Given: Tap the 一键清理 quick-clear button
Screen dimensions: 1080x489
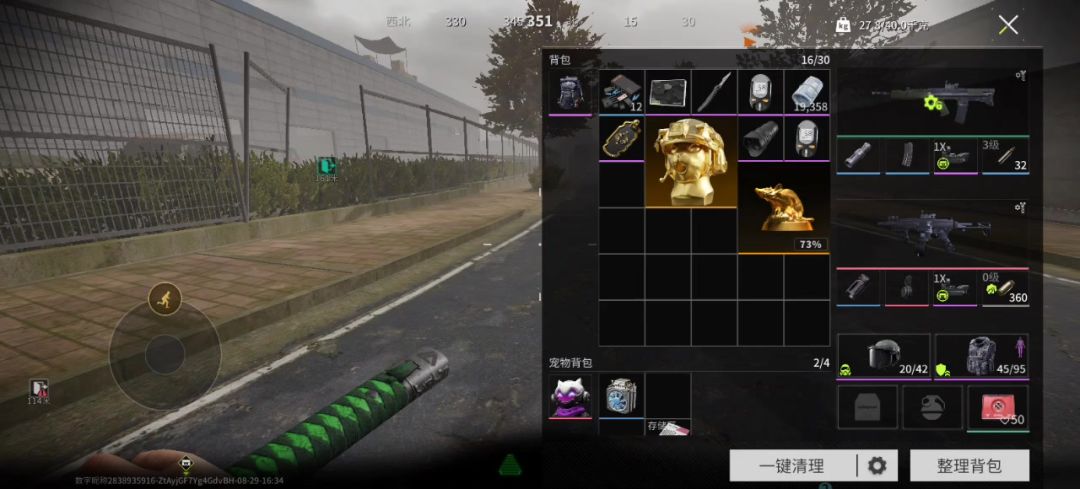Looking at the screenshot, I should coord(792,465).
